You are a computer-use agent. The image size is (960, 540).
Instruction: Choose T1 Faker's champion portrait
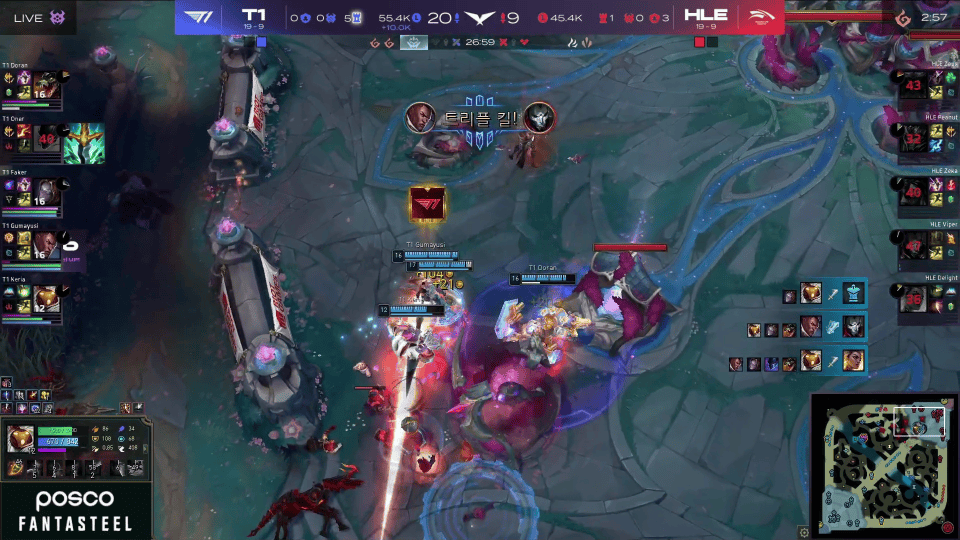tap(46, 192)
